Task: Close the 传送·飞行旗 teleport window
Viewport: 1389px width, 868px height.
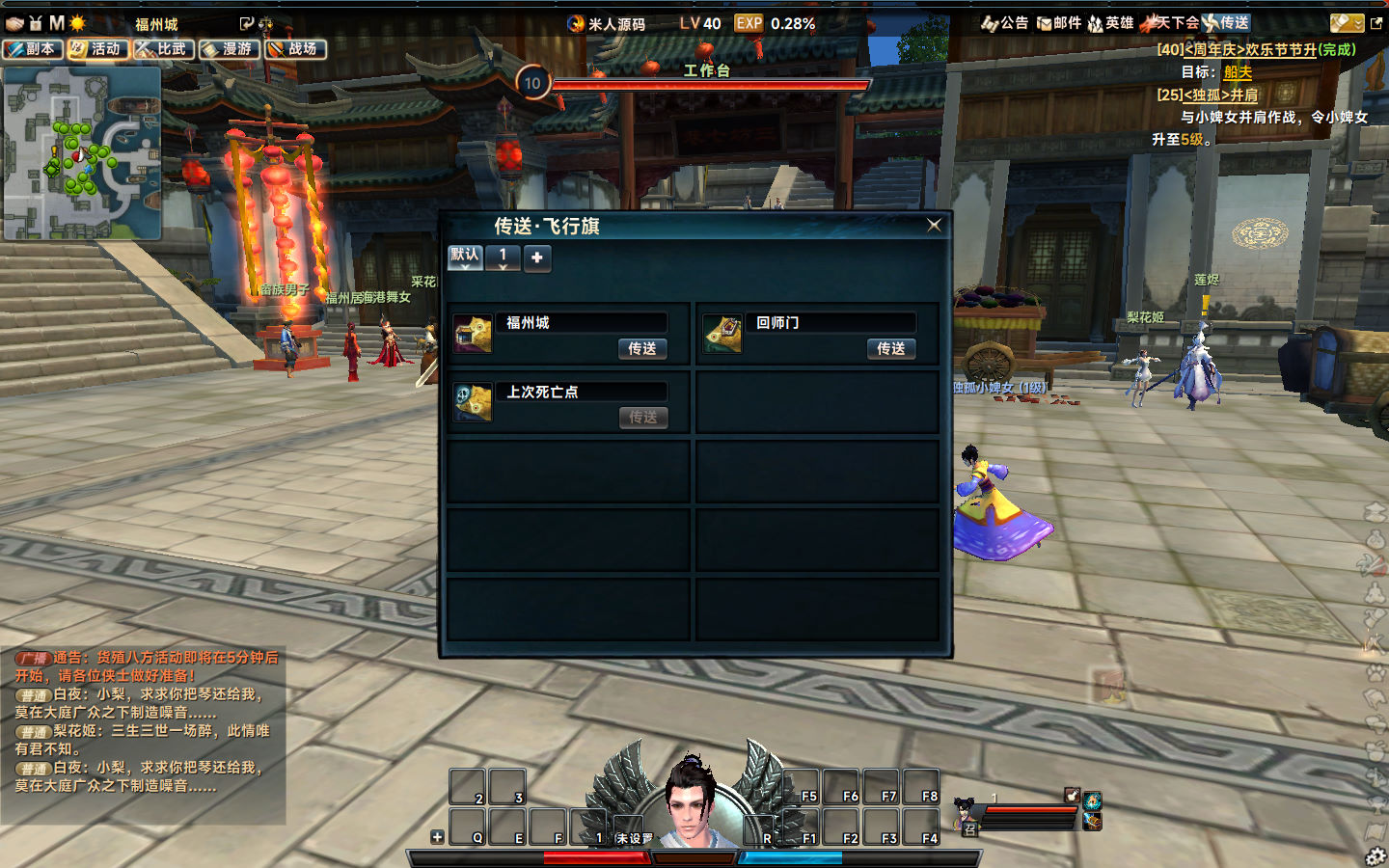Action: click(x=934, y=225)
